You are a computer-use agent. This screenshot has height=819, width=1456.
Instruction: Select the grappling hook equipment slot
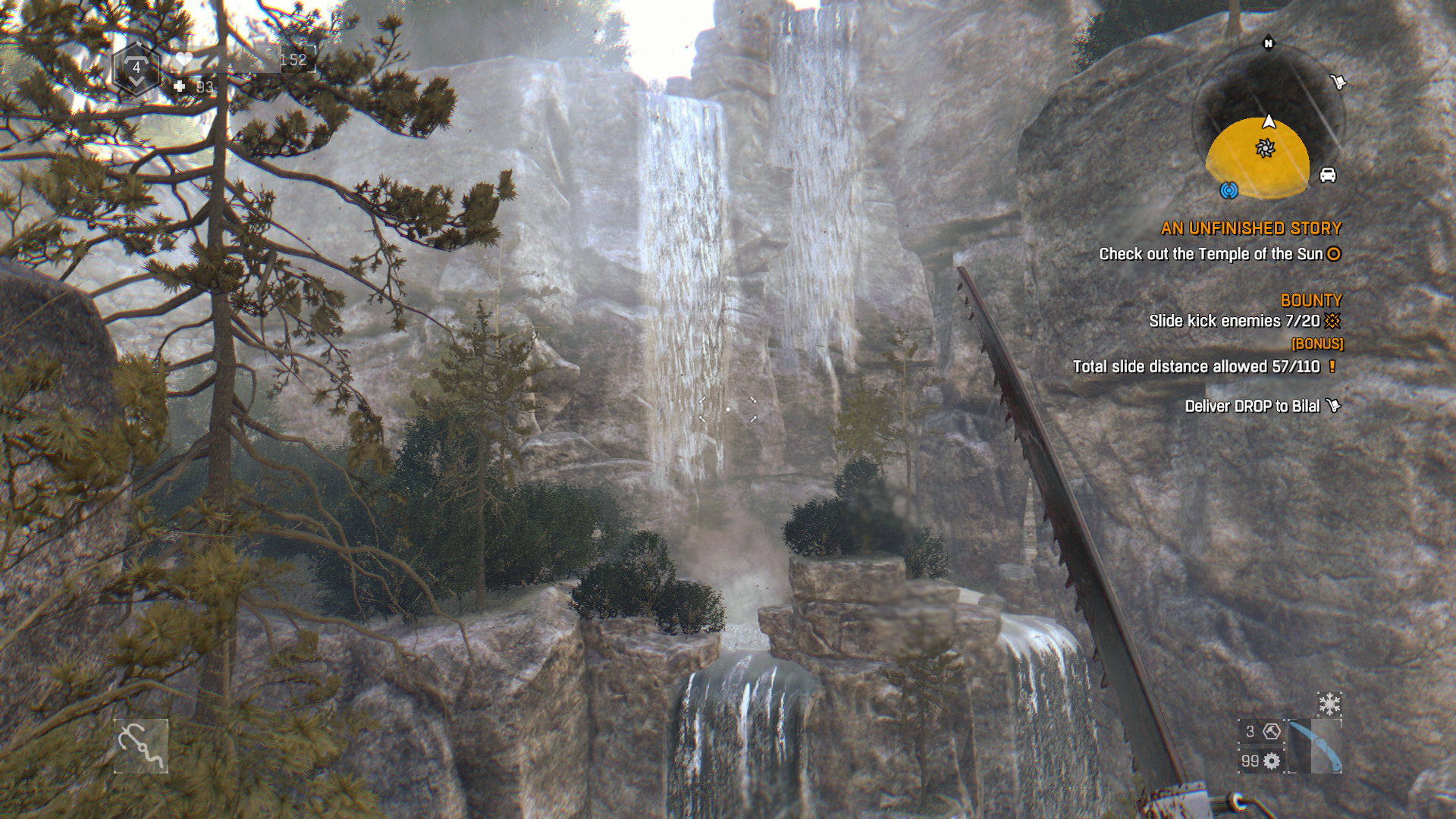[x=141, y=746]
